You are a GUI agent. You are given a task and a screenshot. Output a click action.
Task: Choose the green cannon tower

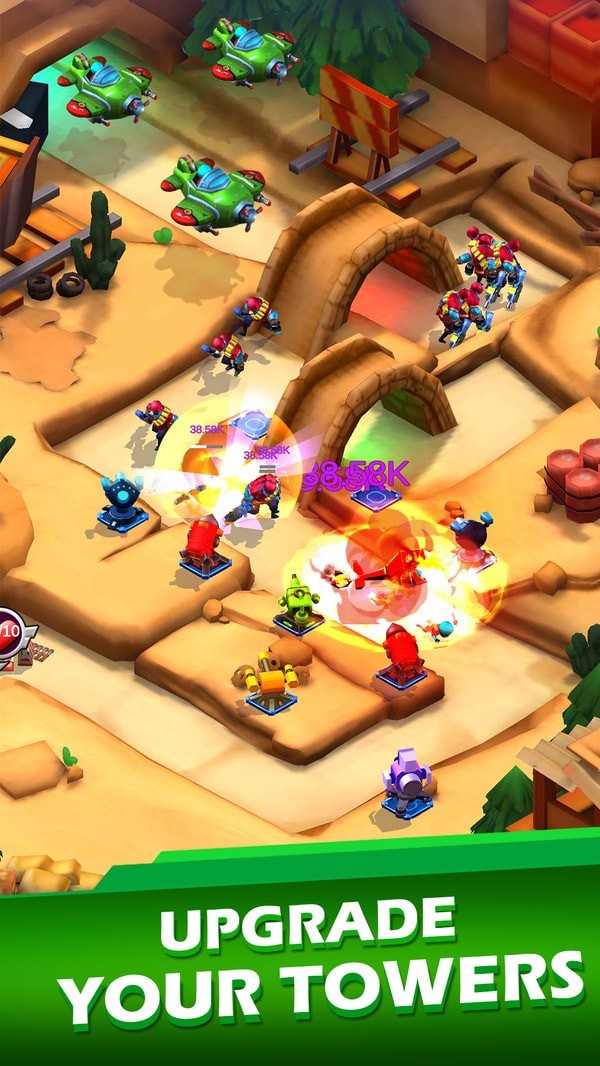coord(298,604)
